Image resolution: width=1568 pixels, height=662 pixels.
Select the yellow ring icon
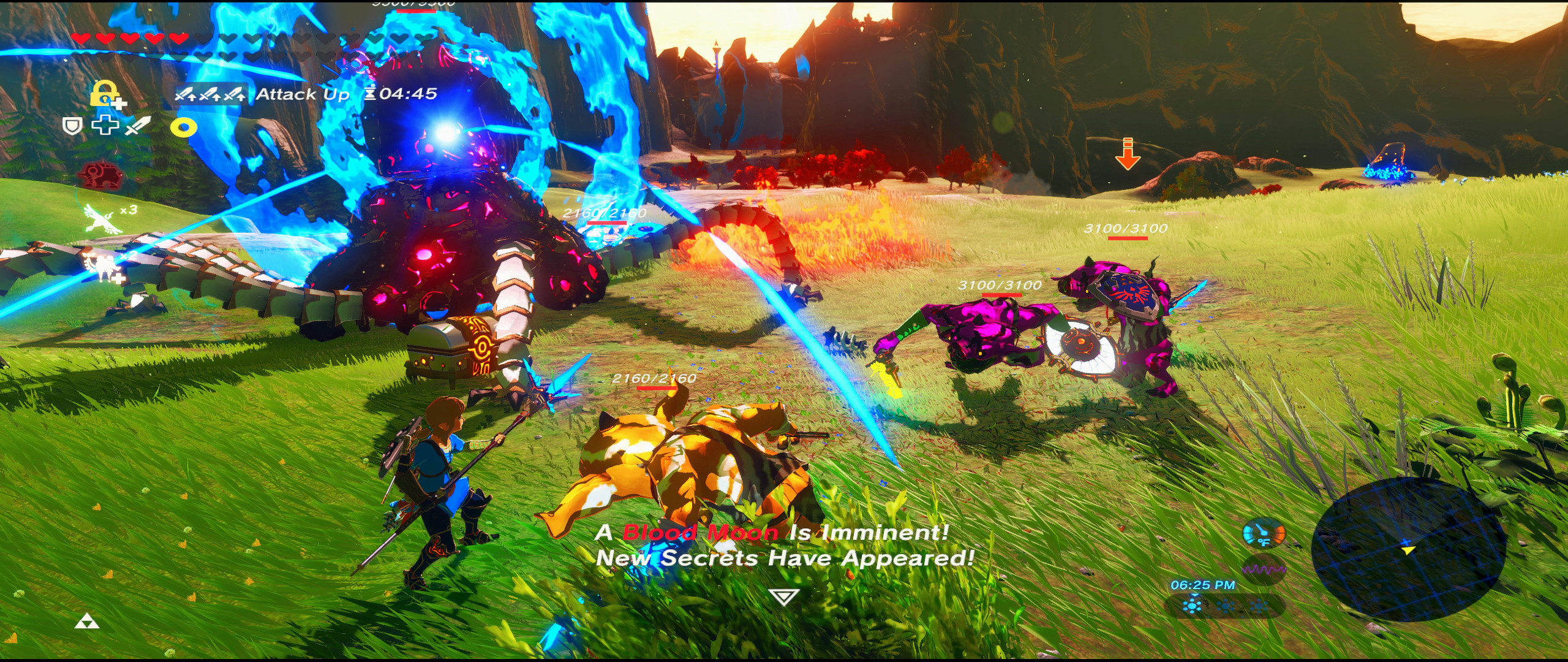point(183,127)
